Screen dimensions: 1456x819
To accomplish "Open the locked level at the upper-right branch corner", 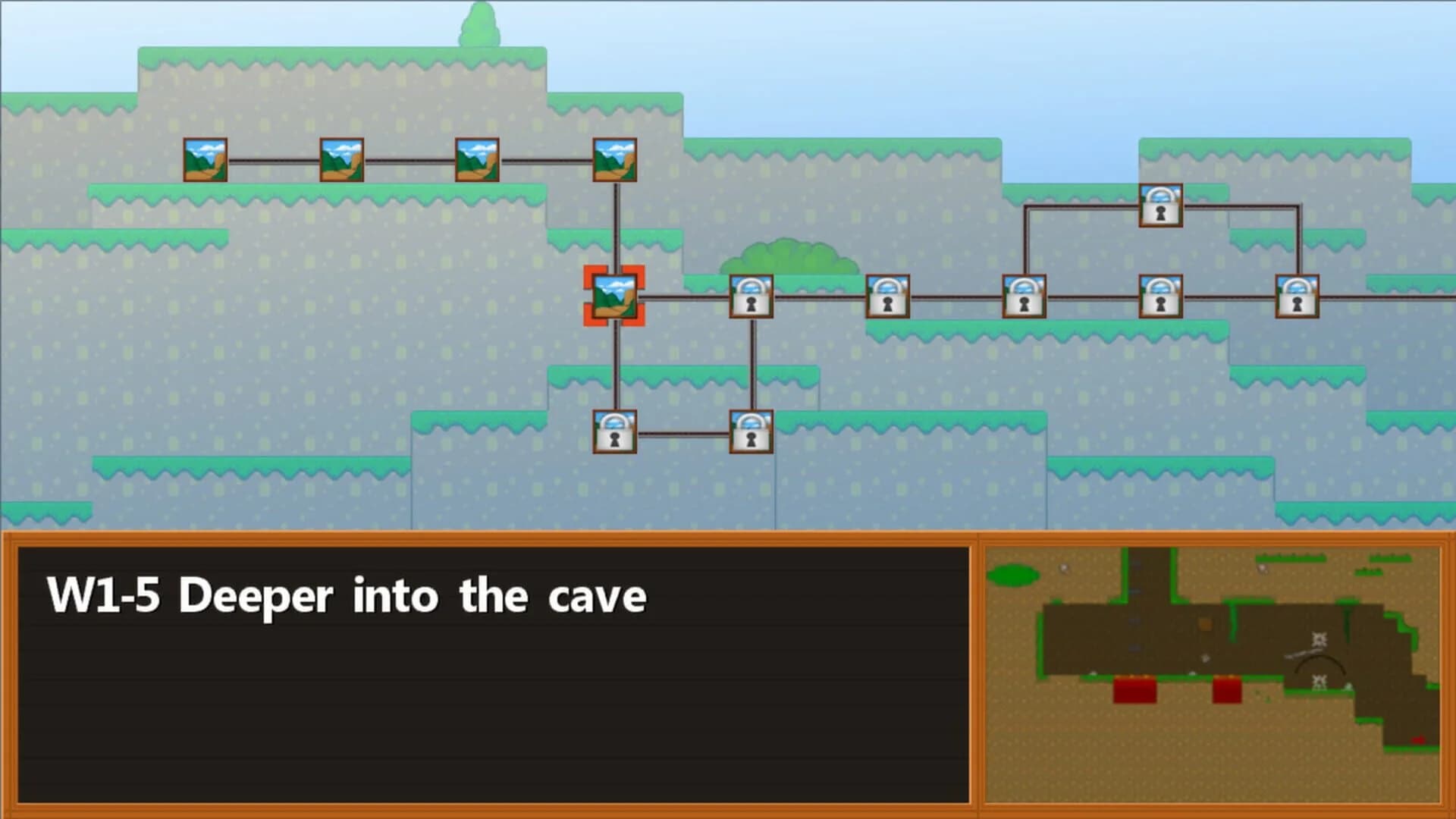I will point(1160,205).
